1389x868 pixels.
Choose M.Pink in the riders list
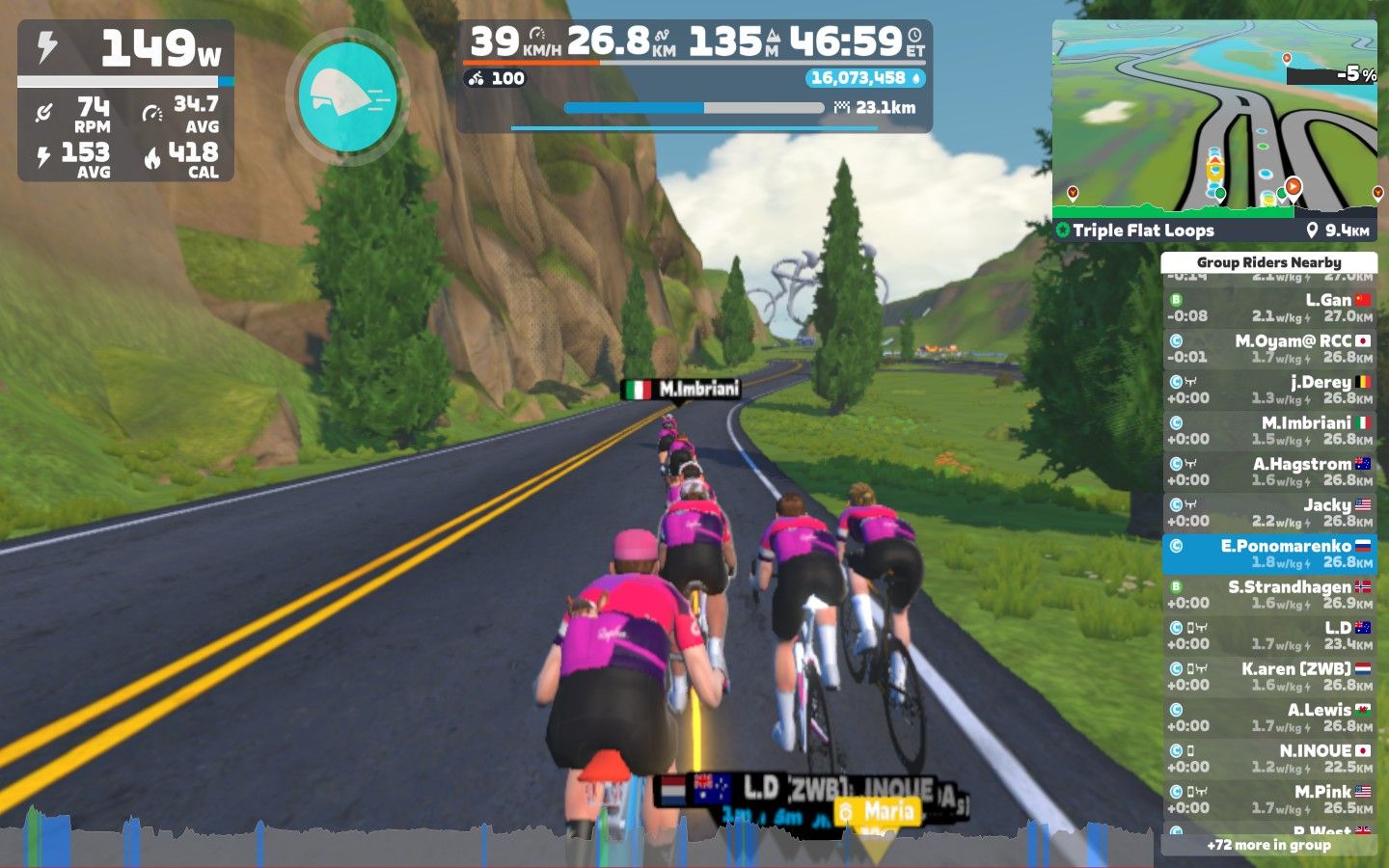[1268, 800]
